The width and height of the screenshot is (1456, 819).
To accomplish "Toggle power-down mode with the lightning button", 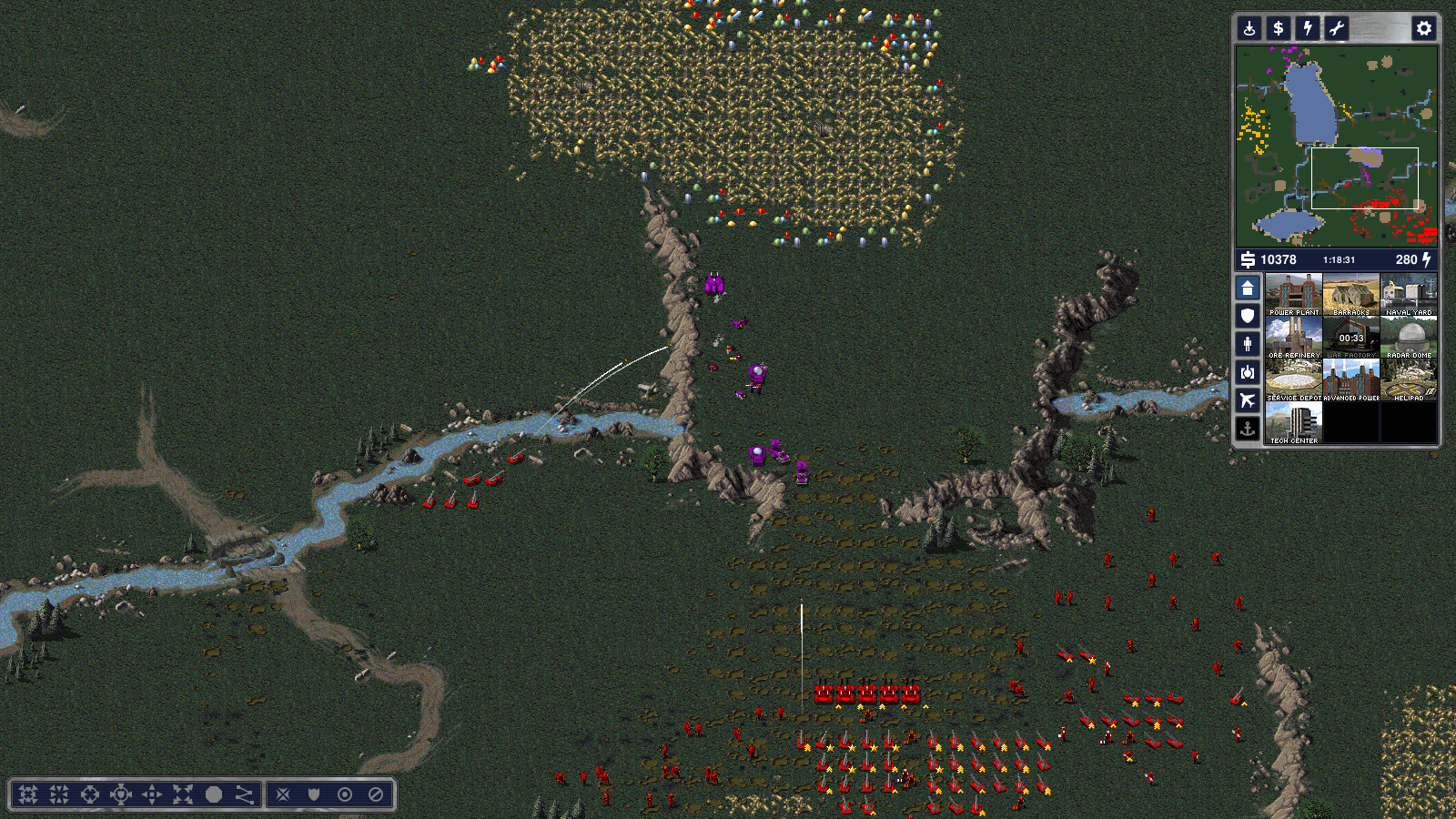I will [1308, 28].
